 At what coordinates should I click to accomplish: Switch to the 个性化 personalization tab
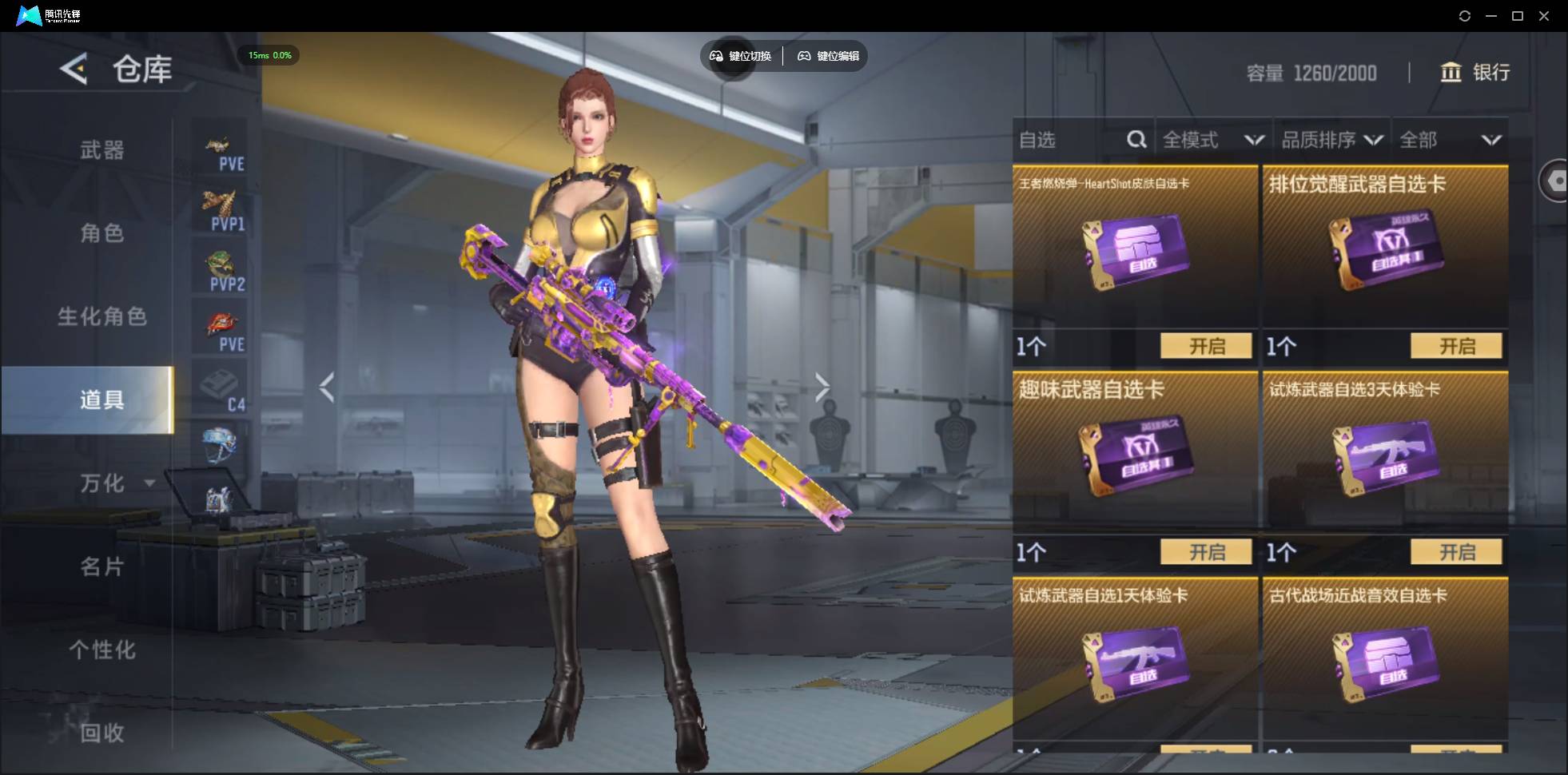[x=102, y=650]
